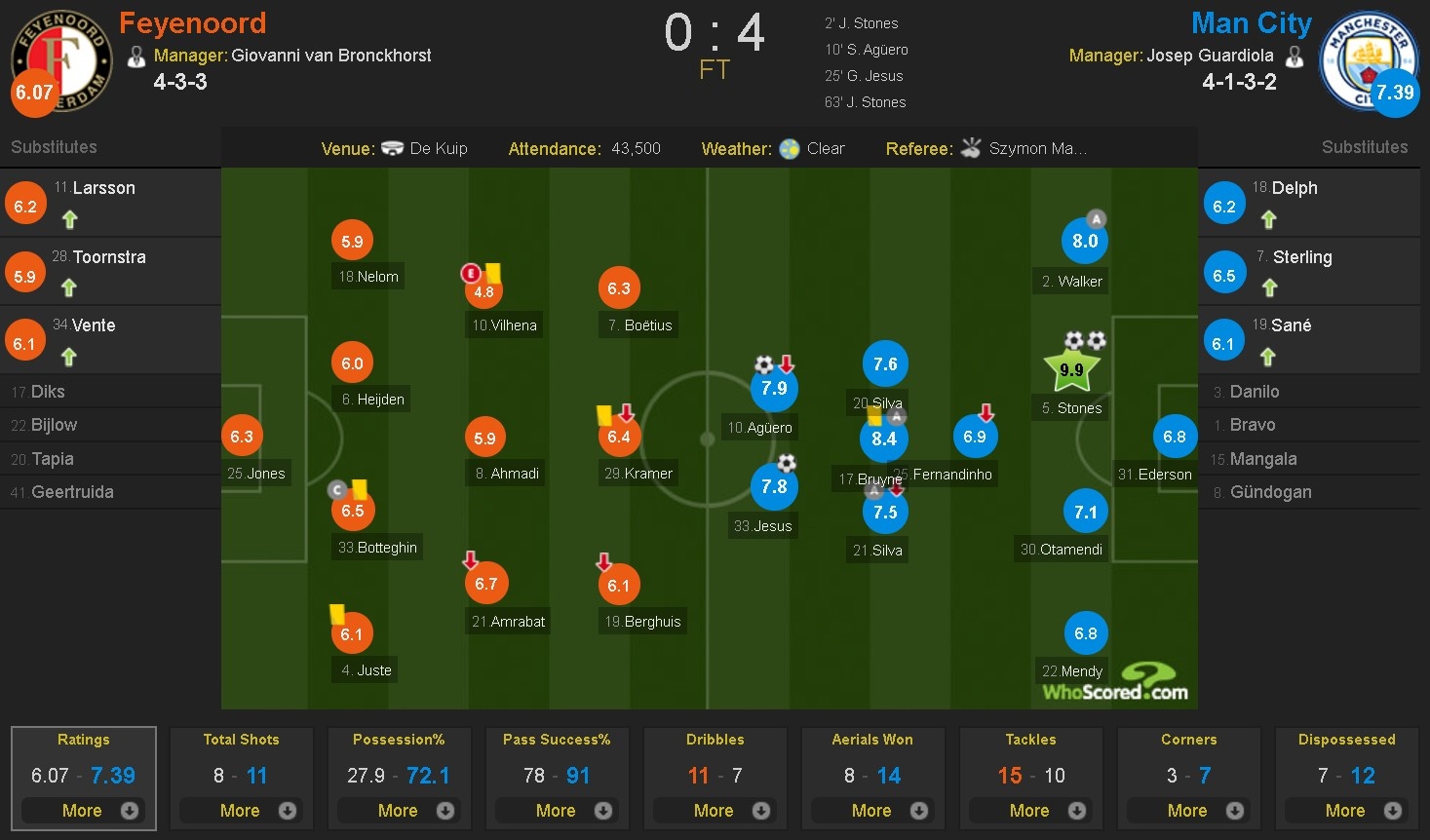
Task: Open the More dropdown for Tackles
Action: click(x=1030, y=810)
